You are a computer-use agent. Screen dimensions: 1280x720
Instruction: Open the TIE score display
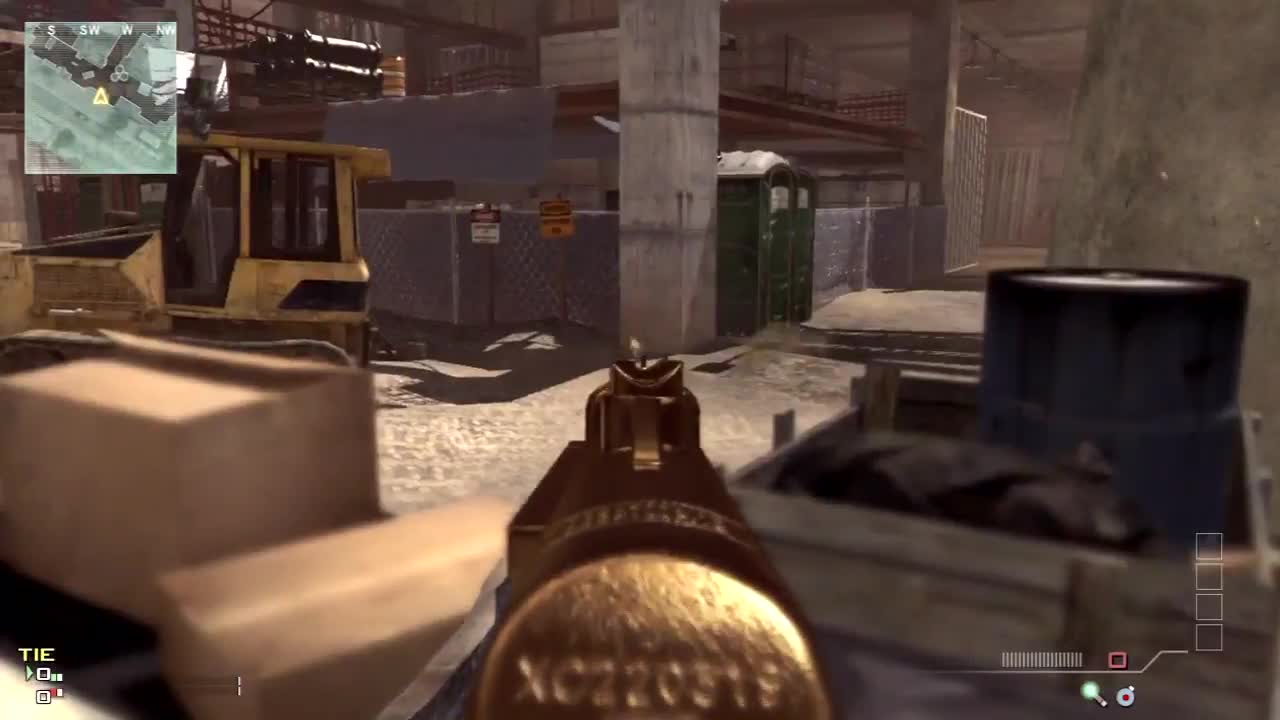click(36, 653)
